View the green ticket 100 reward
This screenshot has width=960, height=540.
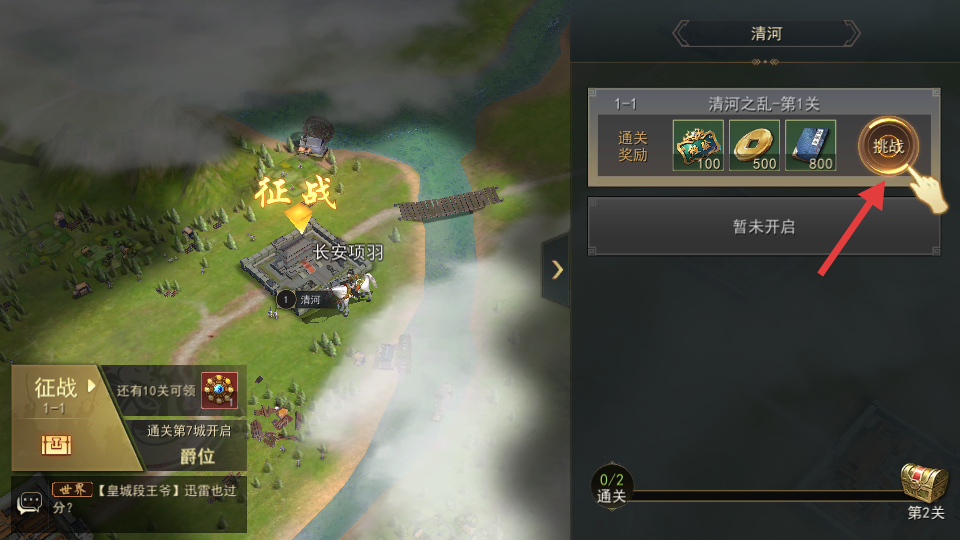point(698,145)
